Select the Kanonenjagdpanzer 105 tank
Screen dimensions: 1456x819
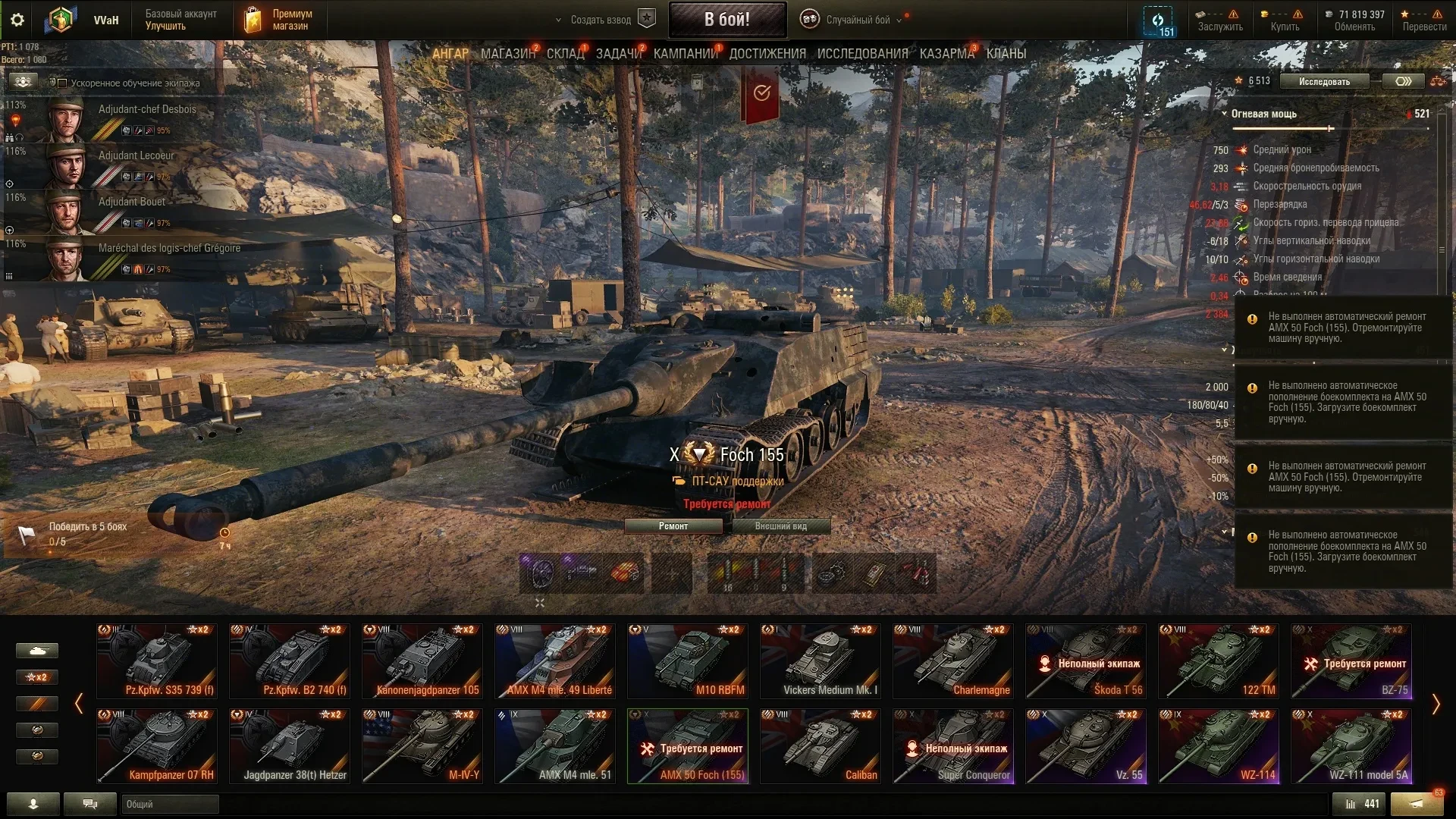click(x=422, y=661)
